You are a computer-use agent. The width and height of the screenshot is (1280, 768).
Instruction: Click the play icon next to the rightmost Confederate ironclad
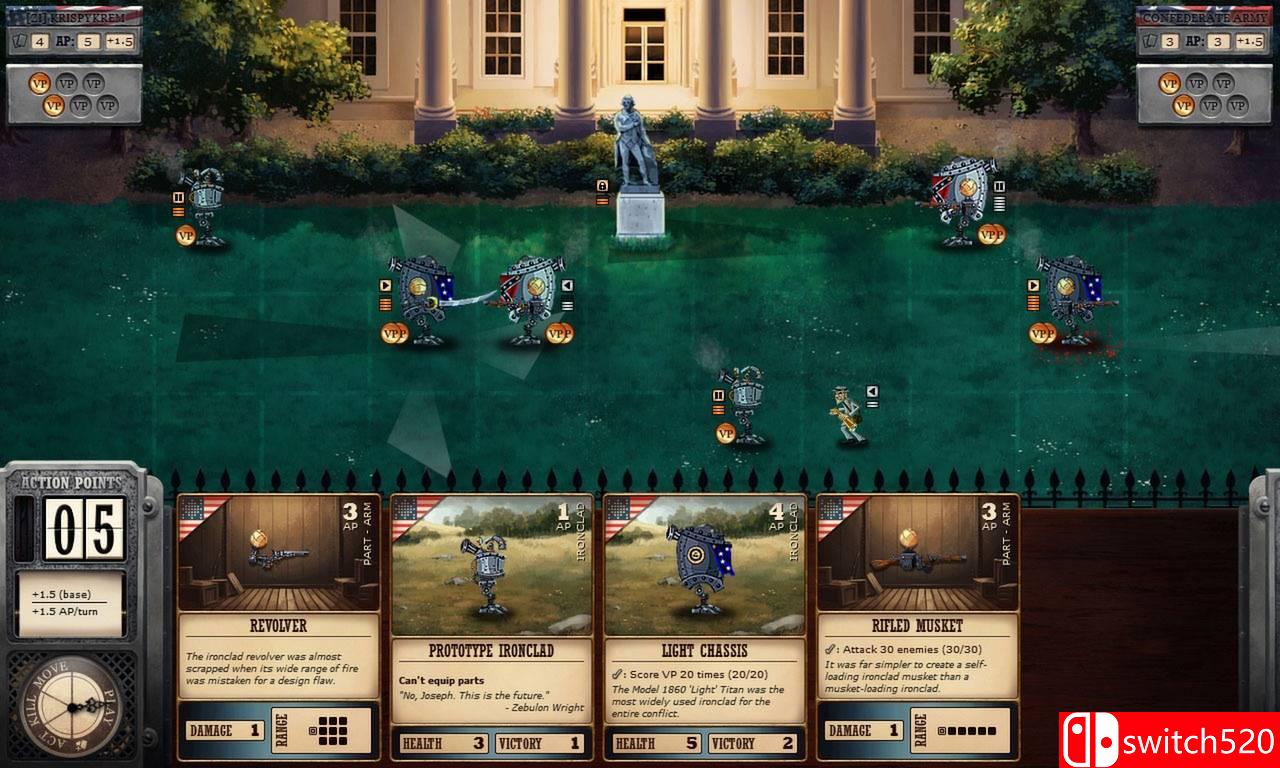(1033, 285)
